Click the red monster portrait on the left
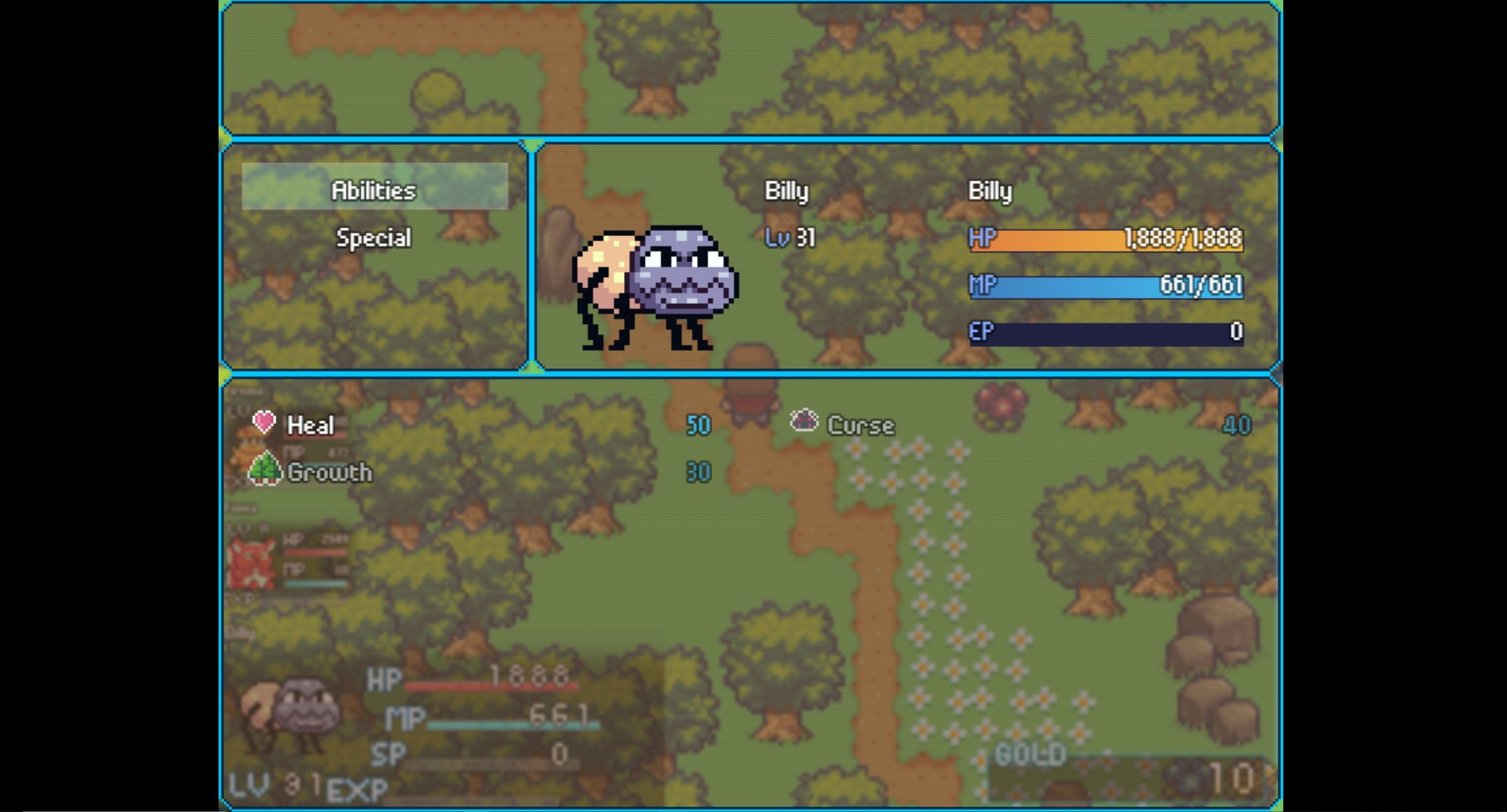Screen dimensions: 1507x812 (251, 561)
